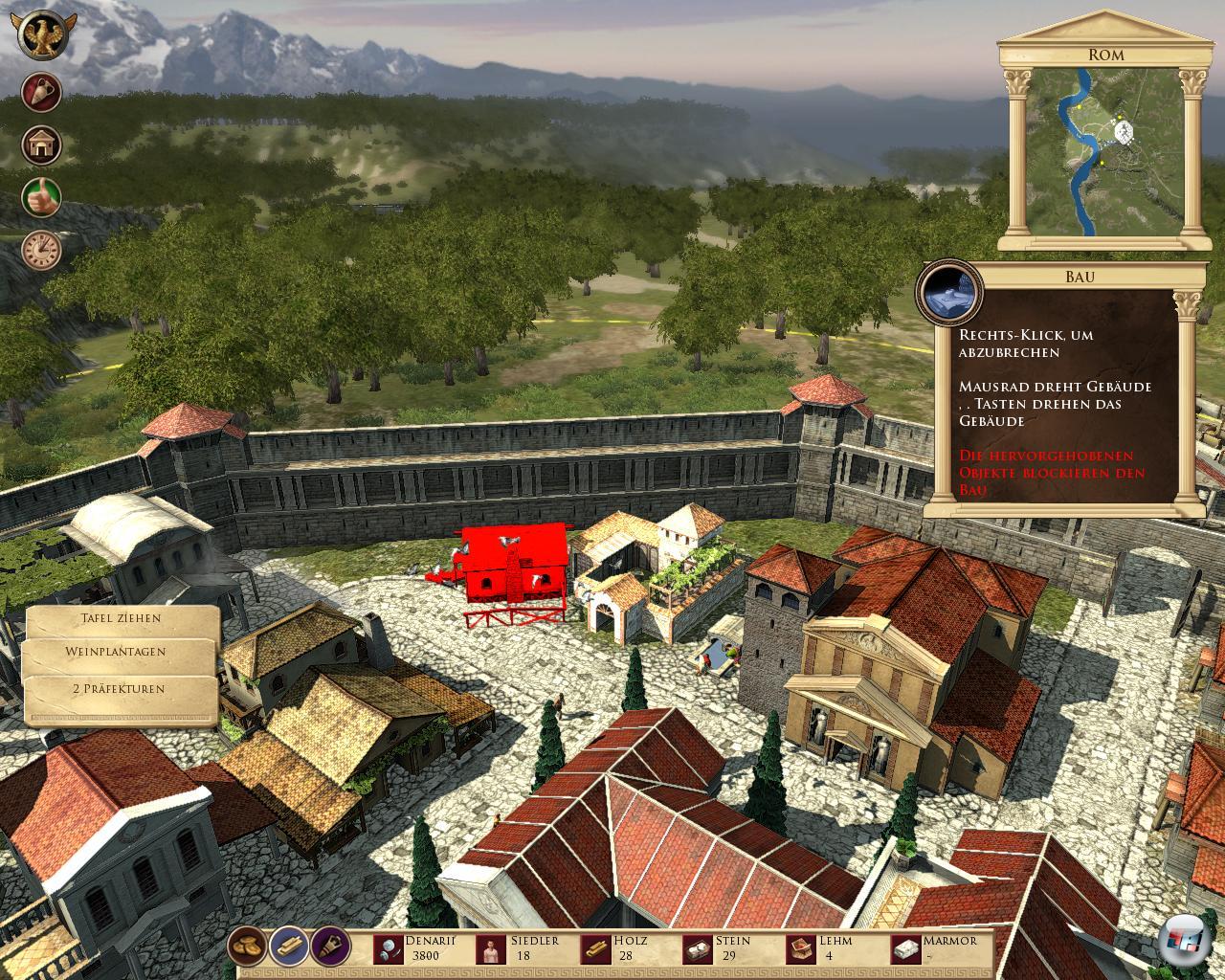Viewport: 1225px width, 980px height.
Task: Click the Lehm clay resource icon
Action: pos(800,948)
